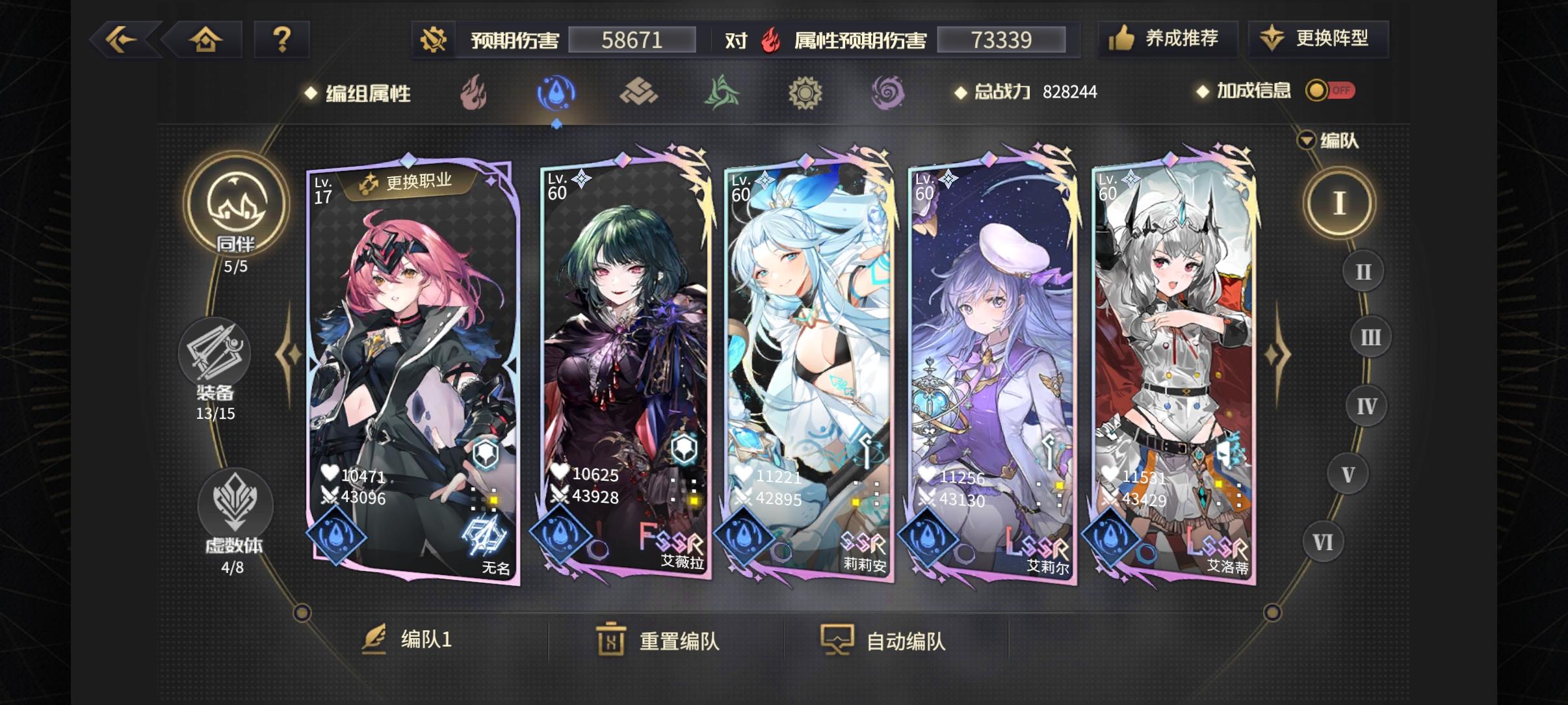Select formation tab VI
Image resolution: width=1568 pixels, height=705 pixels.
click(x=1322, y=540)
